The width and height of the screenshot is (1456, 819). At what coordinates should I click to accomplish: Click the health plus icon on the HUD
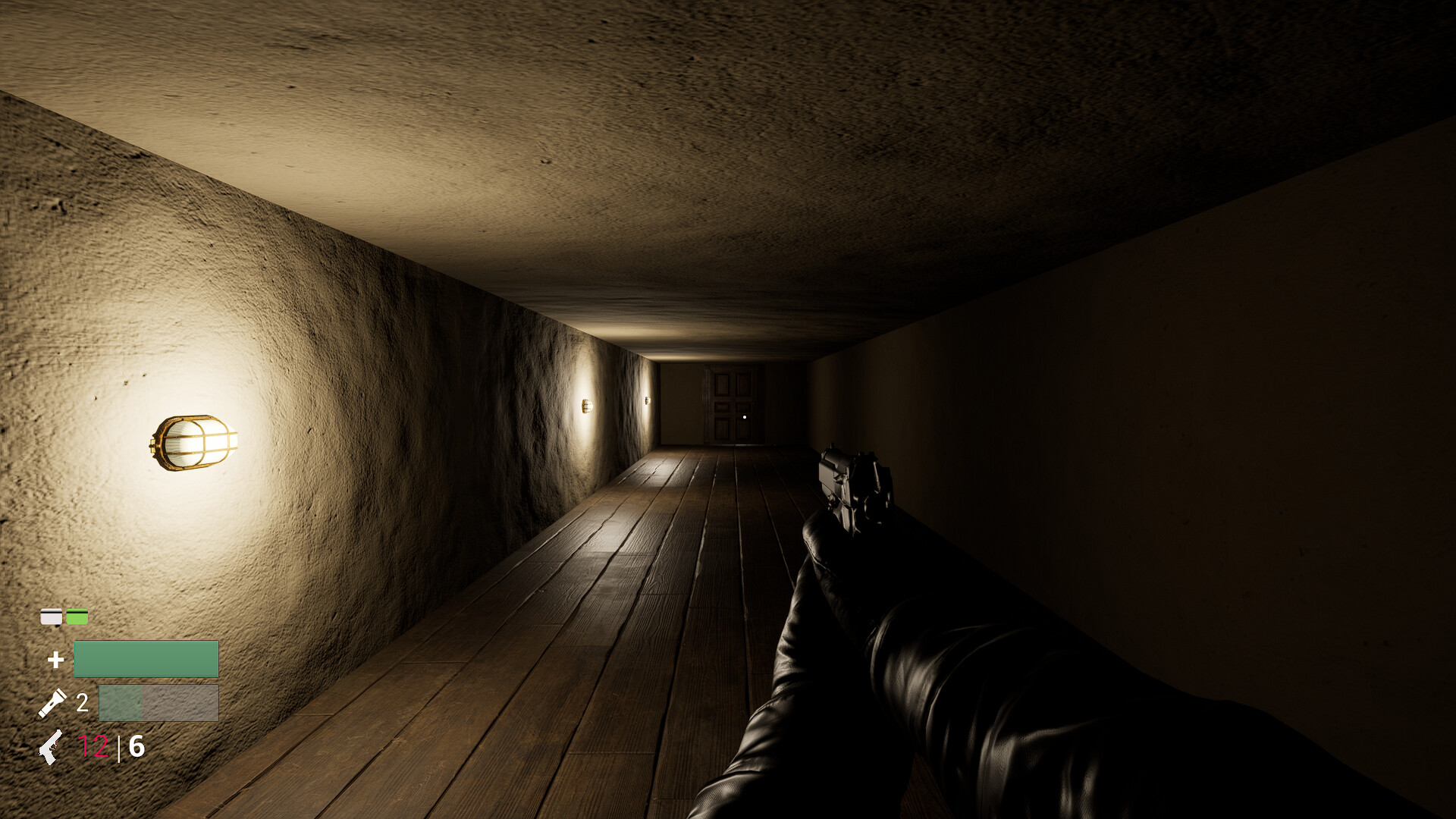(55, 659)
